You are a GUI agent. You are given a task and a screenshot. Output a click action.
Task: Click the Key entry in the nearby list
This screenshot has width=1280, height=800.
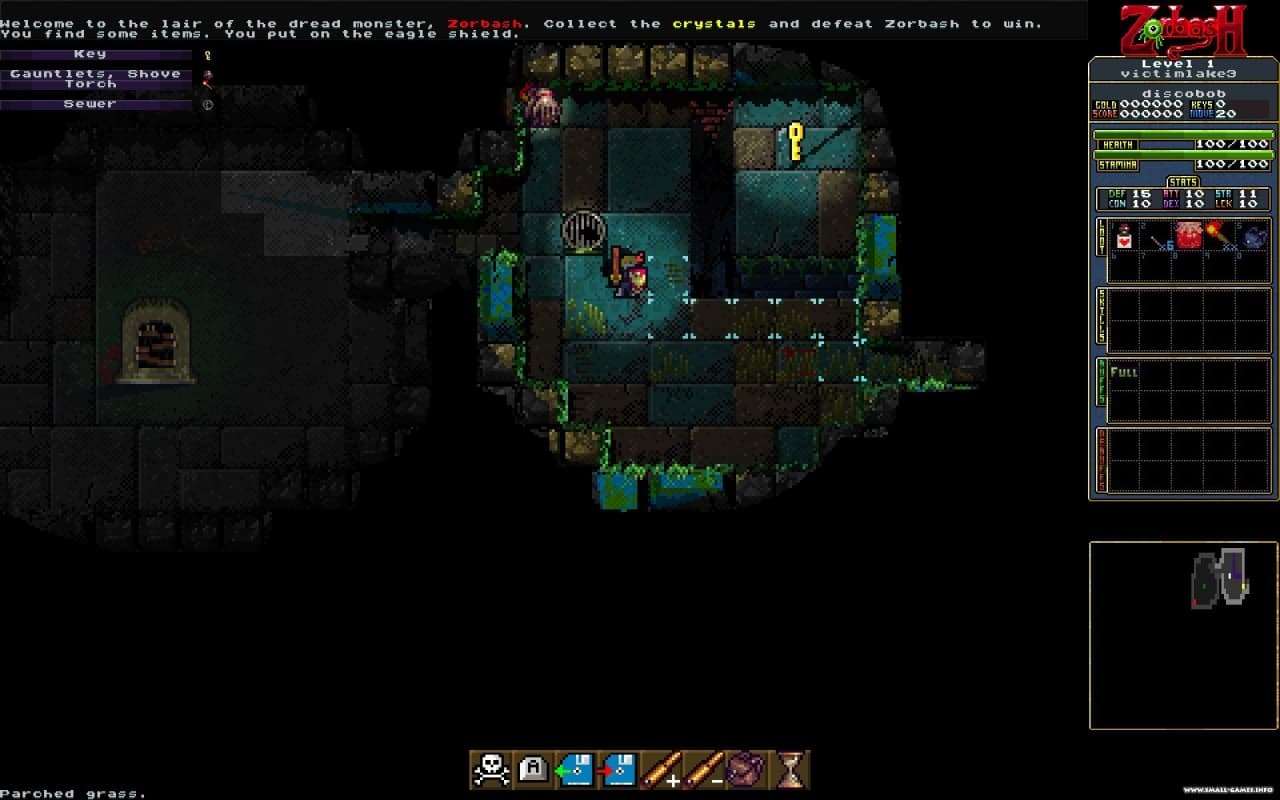pyautogui.click(x=96, y=55)
